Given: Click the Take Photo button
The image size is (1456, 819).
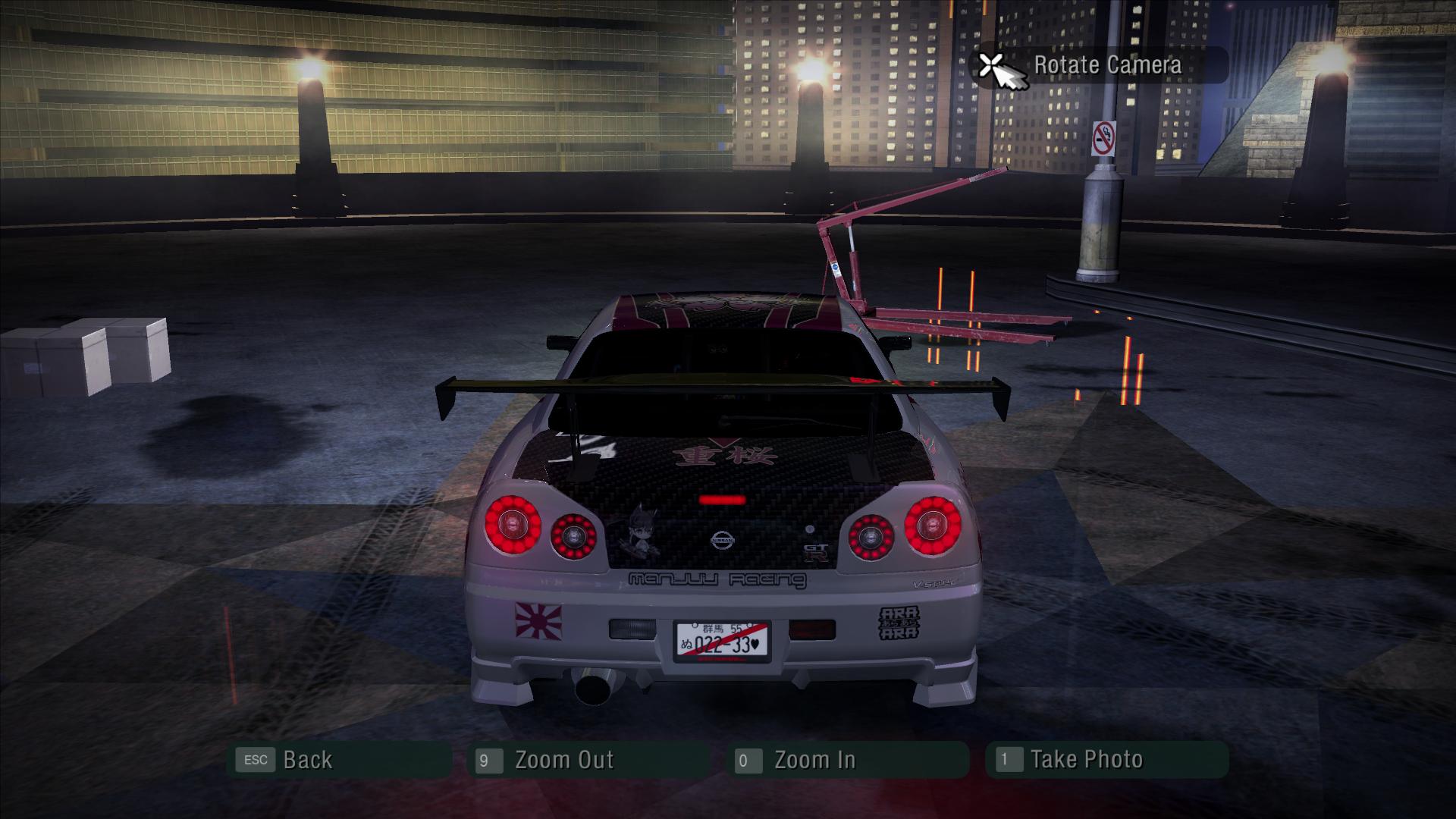Looking at the screenshot, I should pyautogui.click(x=1087, y=758).
